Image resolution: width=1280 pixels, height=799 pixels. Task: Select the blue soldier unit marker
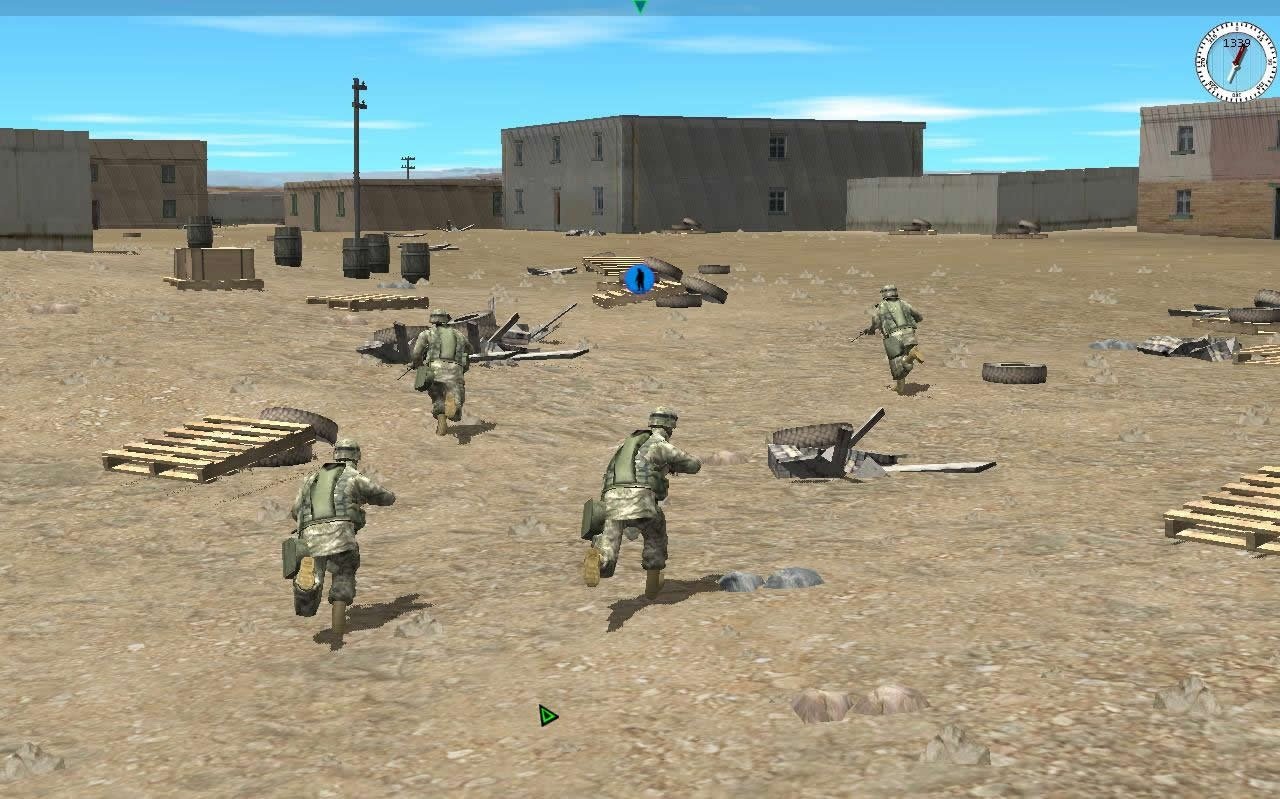coord(638,278)
